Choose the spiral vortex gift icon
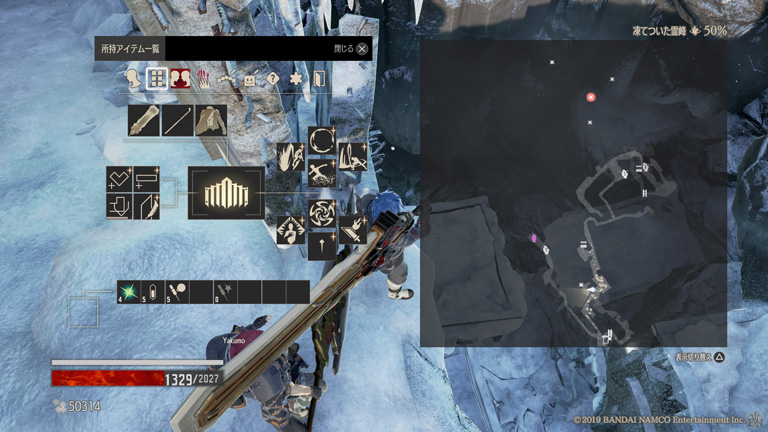The height and width of the screenshot is (432, 768). point(322,211)
